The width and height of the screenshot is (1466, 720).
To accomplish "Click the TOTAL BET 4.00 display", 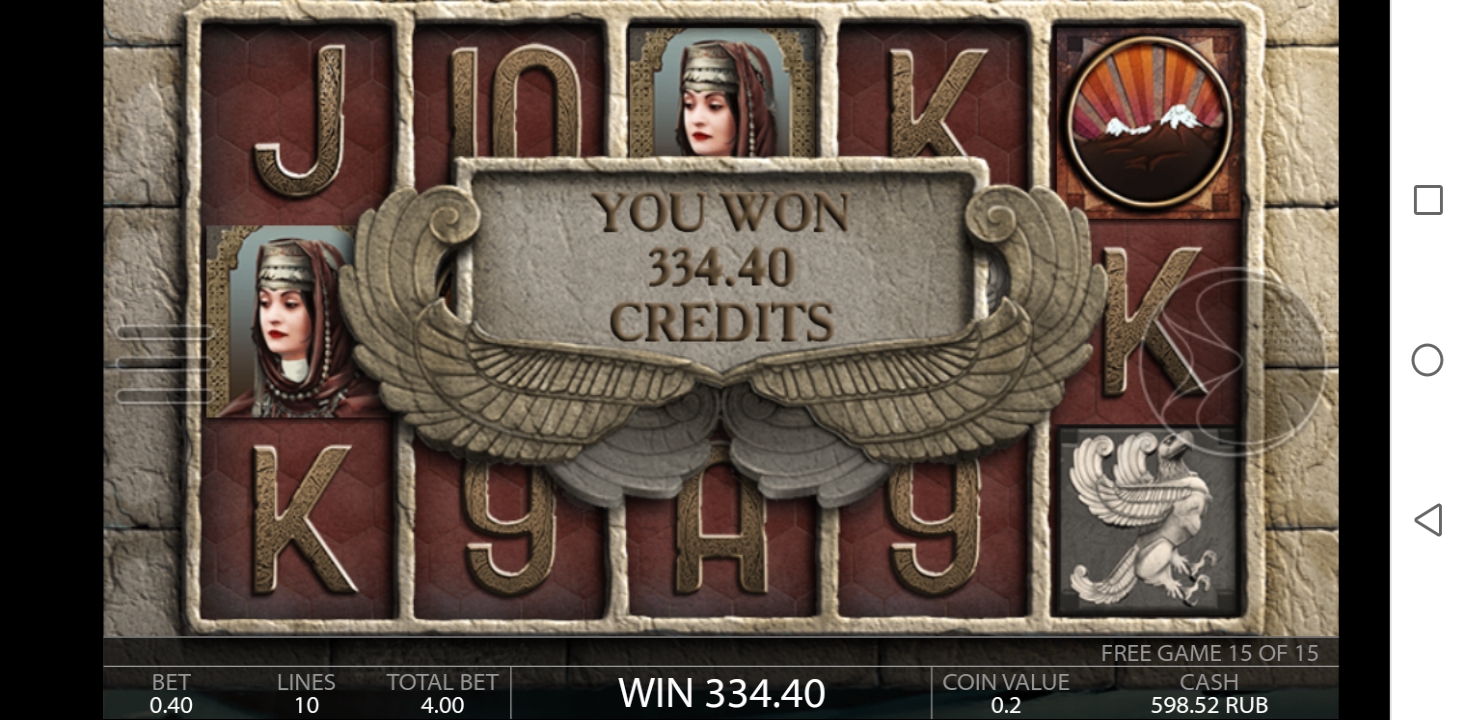I will point(442,691).
